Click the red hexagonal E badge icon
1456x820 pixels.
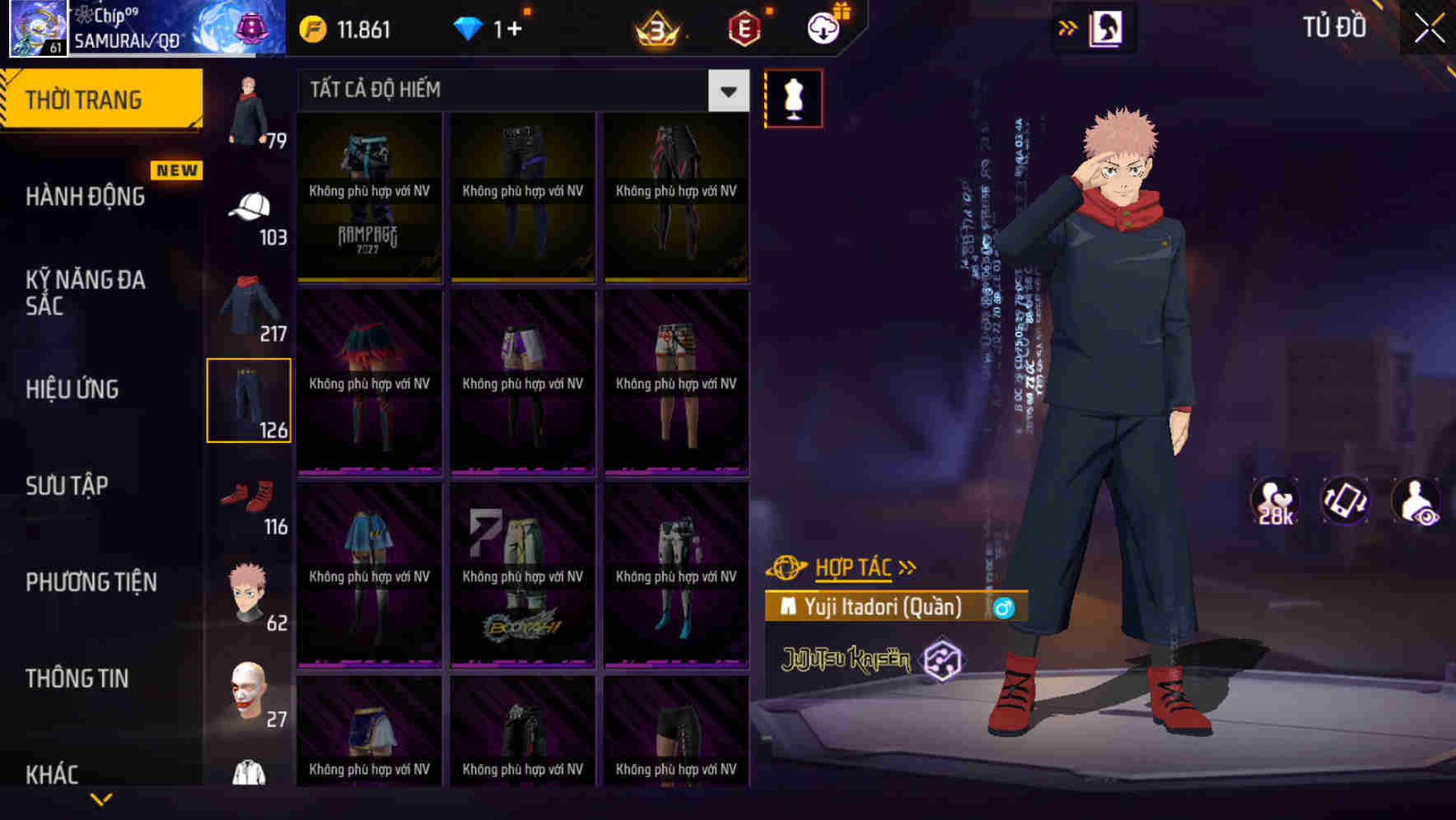(742, 29)
